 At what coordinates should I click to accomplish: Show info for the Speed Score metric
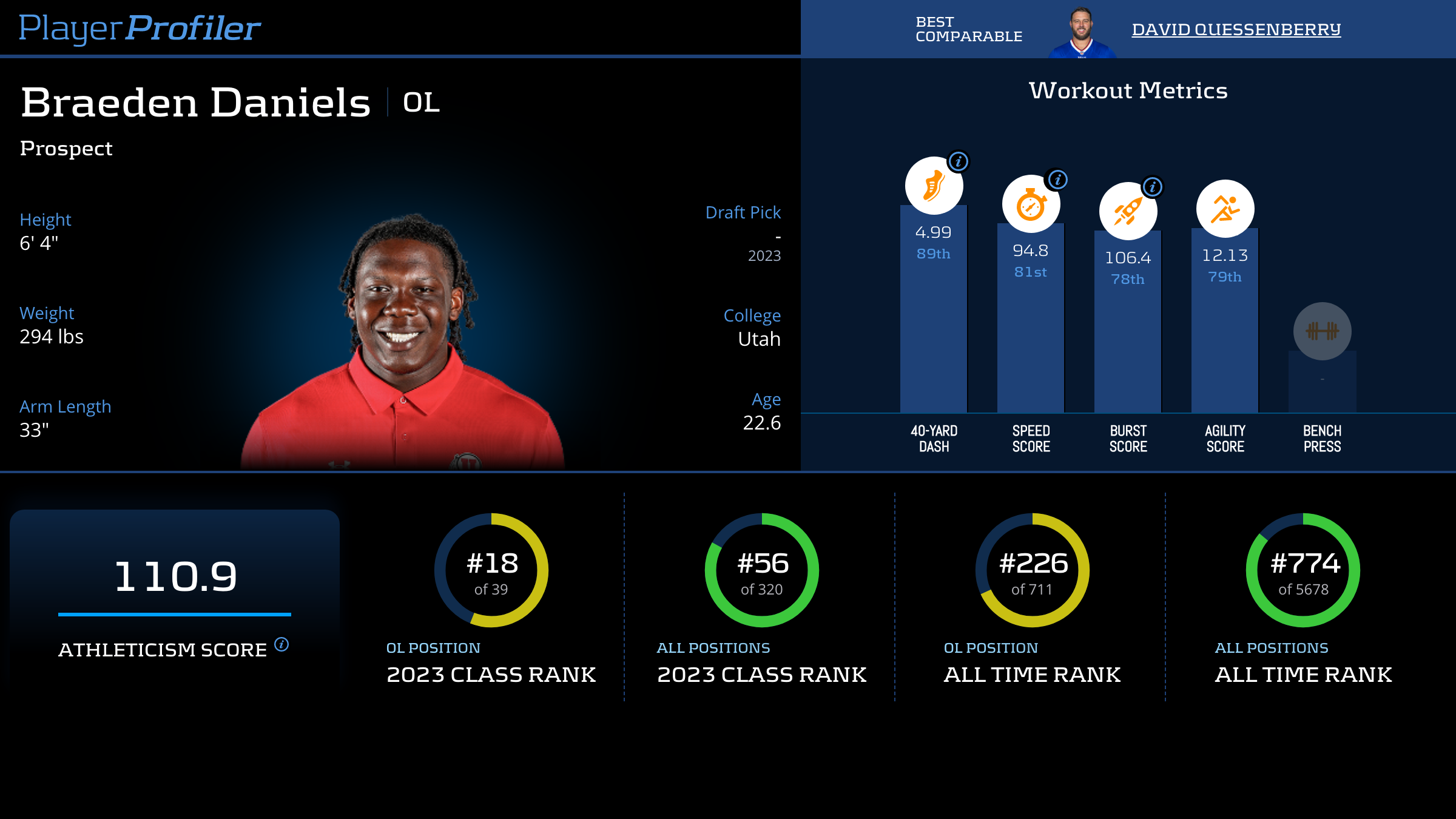pyautogui.click(x=1058, y=180)
